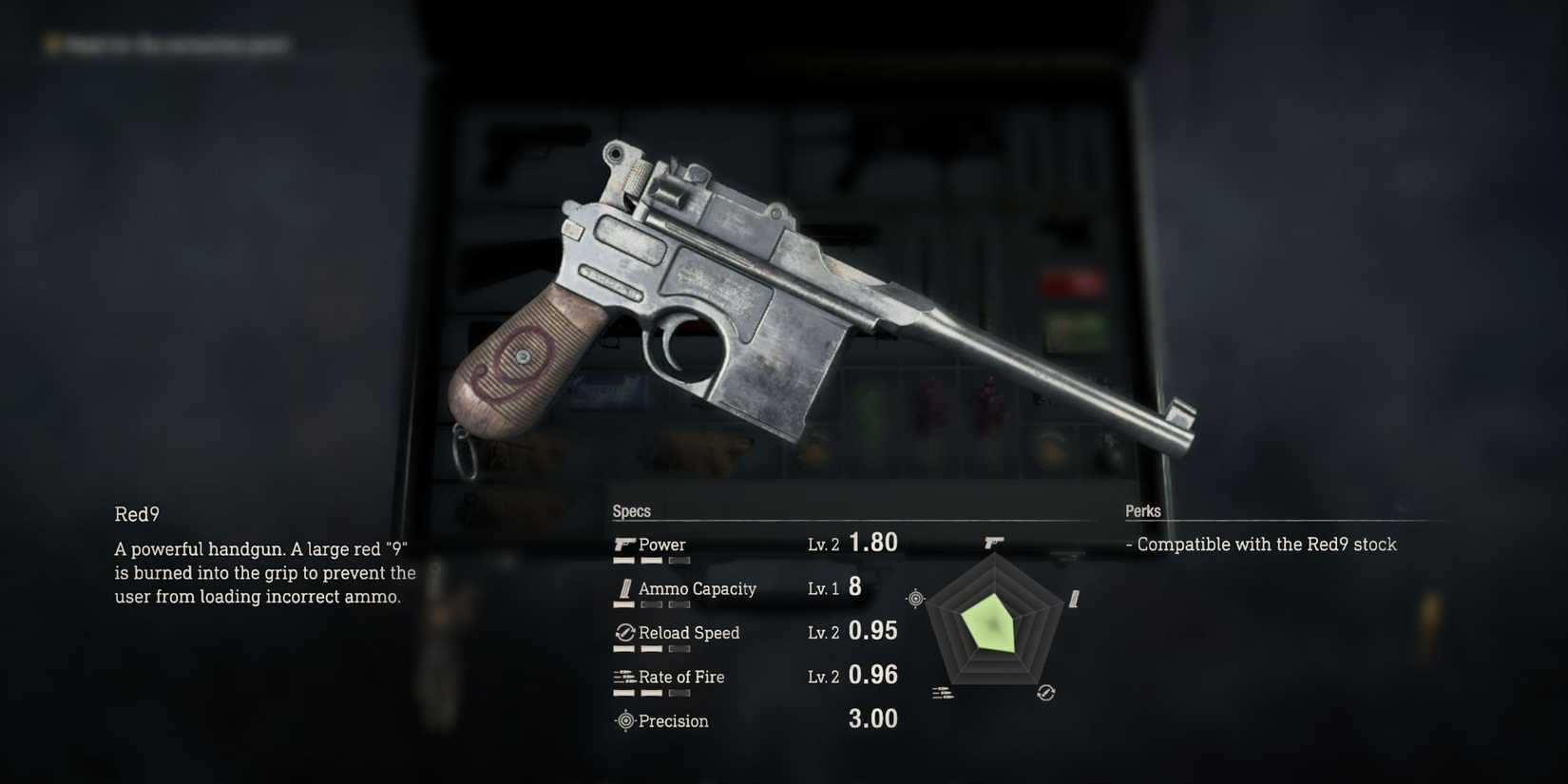Click the rate-of-fire icon at radar chart bottom-left
1568x784 pixels.
(x=944, y=691)
